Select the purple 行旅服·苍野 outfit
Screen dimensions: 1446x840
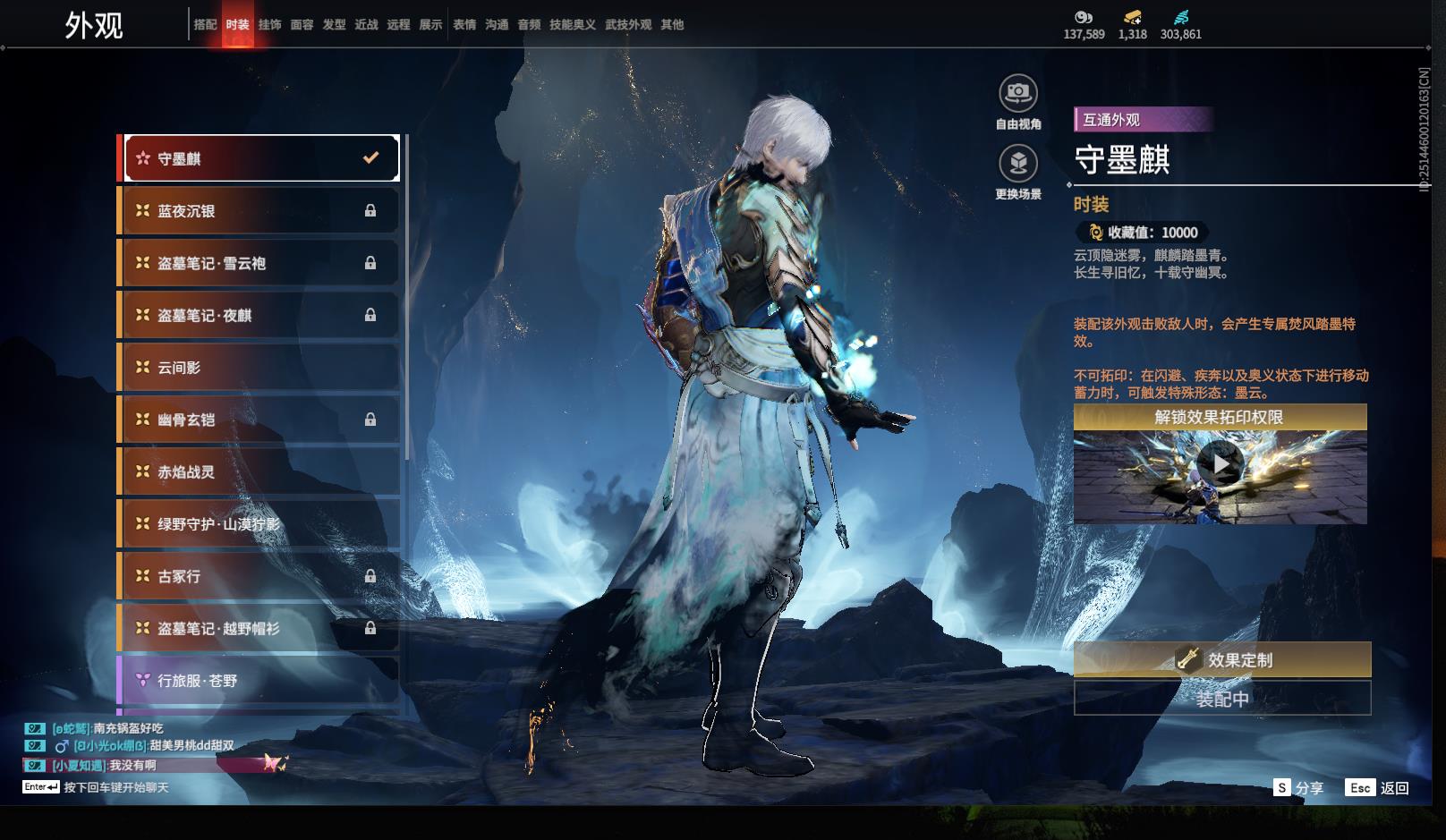click(259, 681)
